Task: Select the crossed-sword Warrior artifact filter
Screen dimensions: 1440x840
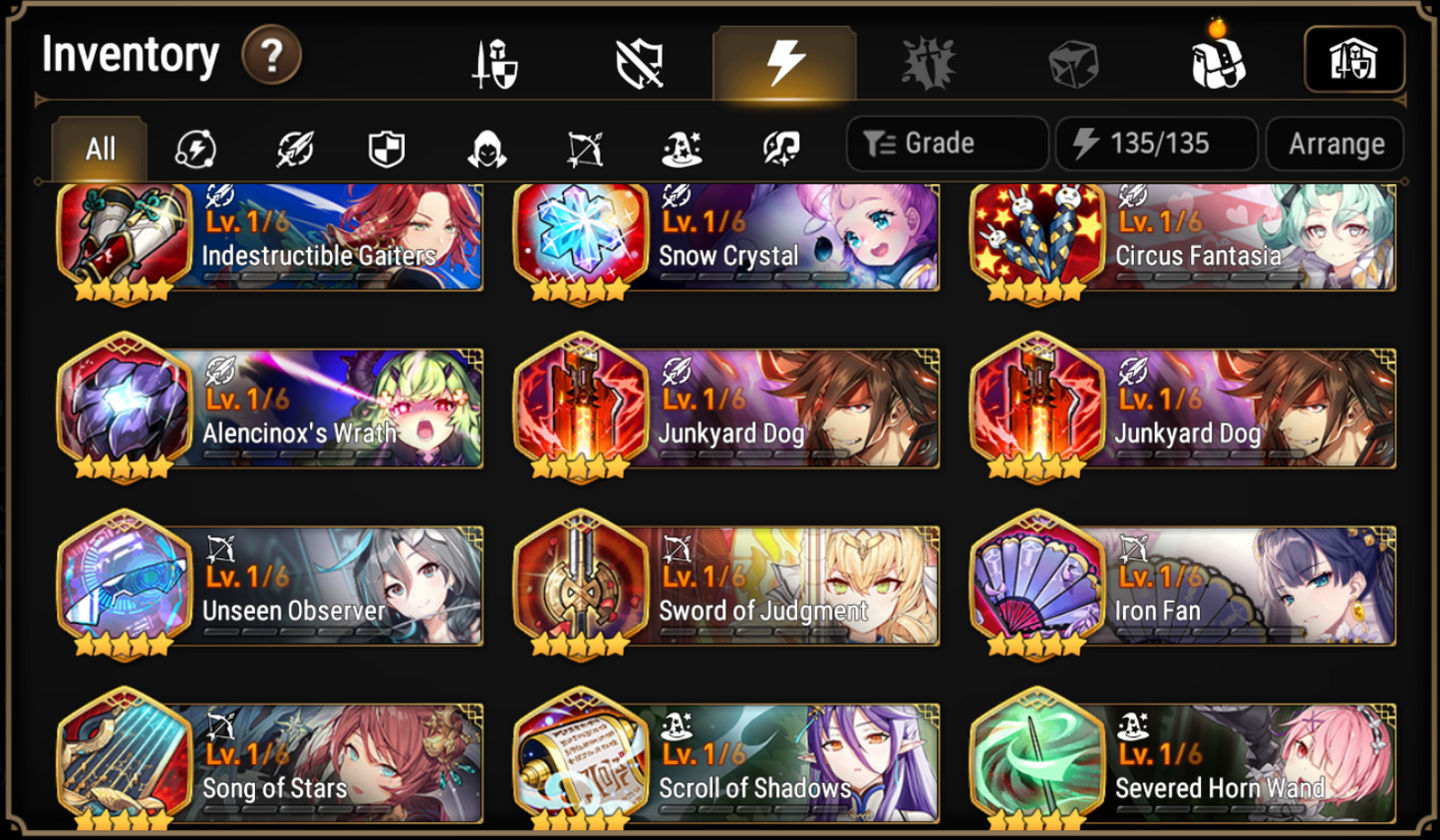Action: (x=293, y=146)
